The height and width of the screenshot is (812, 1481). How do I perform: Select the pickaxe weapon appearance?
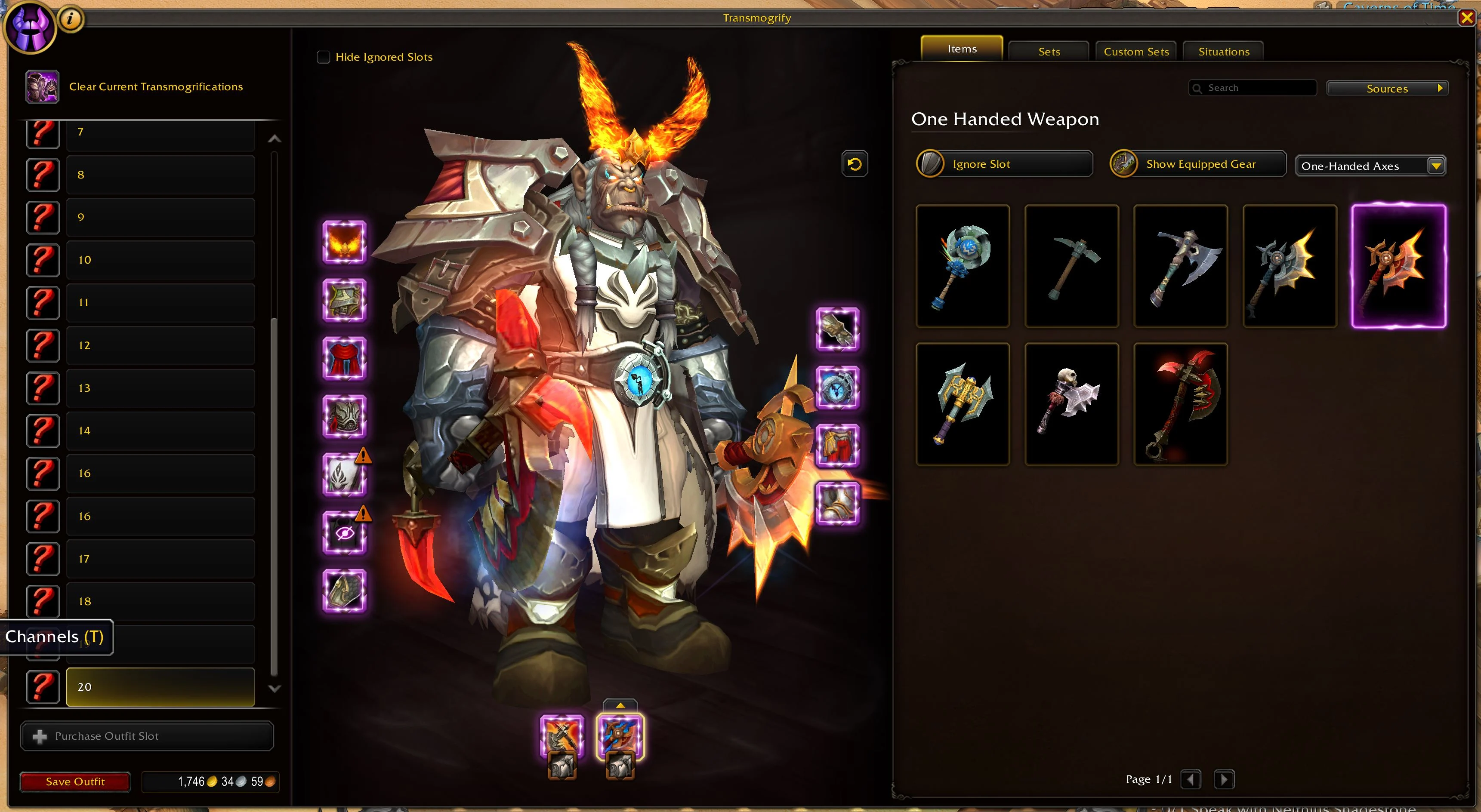pyautogui.click(x=1072, y=266)
